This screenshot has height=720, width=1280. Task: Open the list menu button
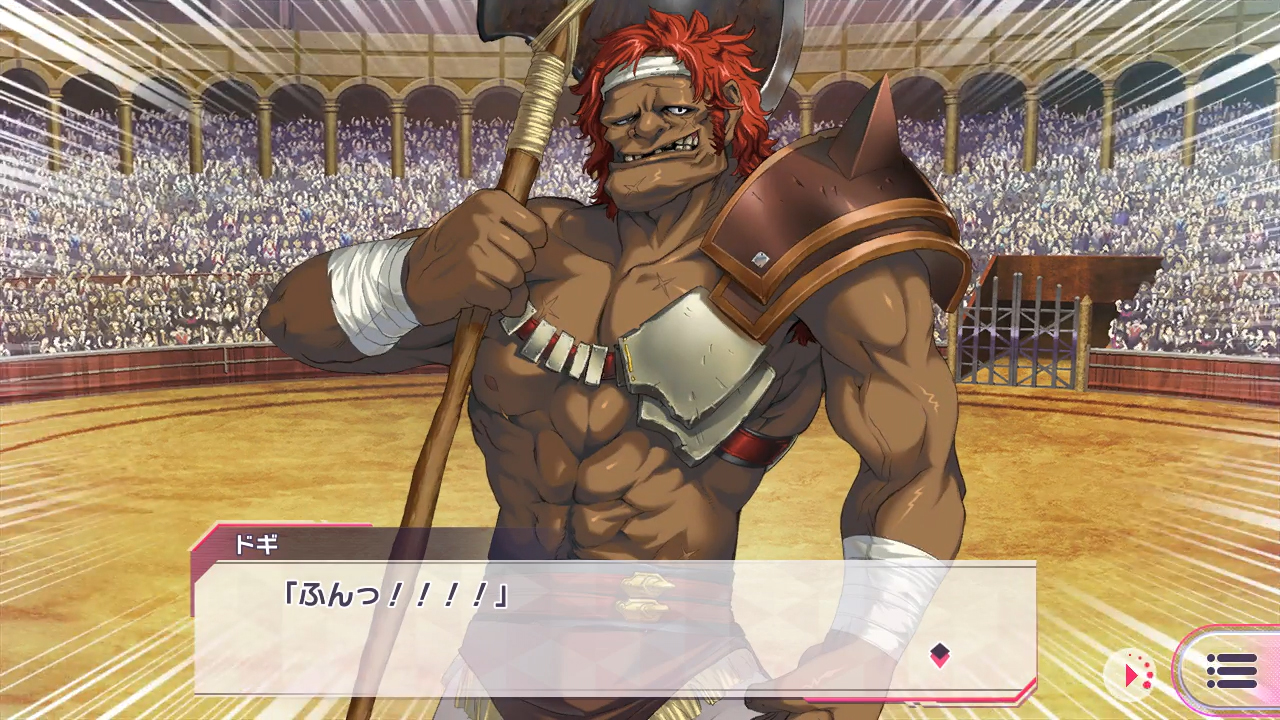point(1231,671)
